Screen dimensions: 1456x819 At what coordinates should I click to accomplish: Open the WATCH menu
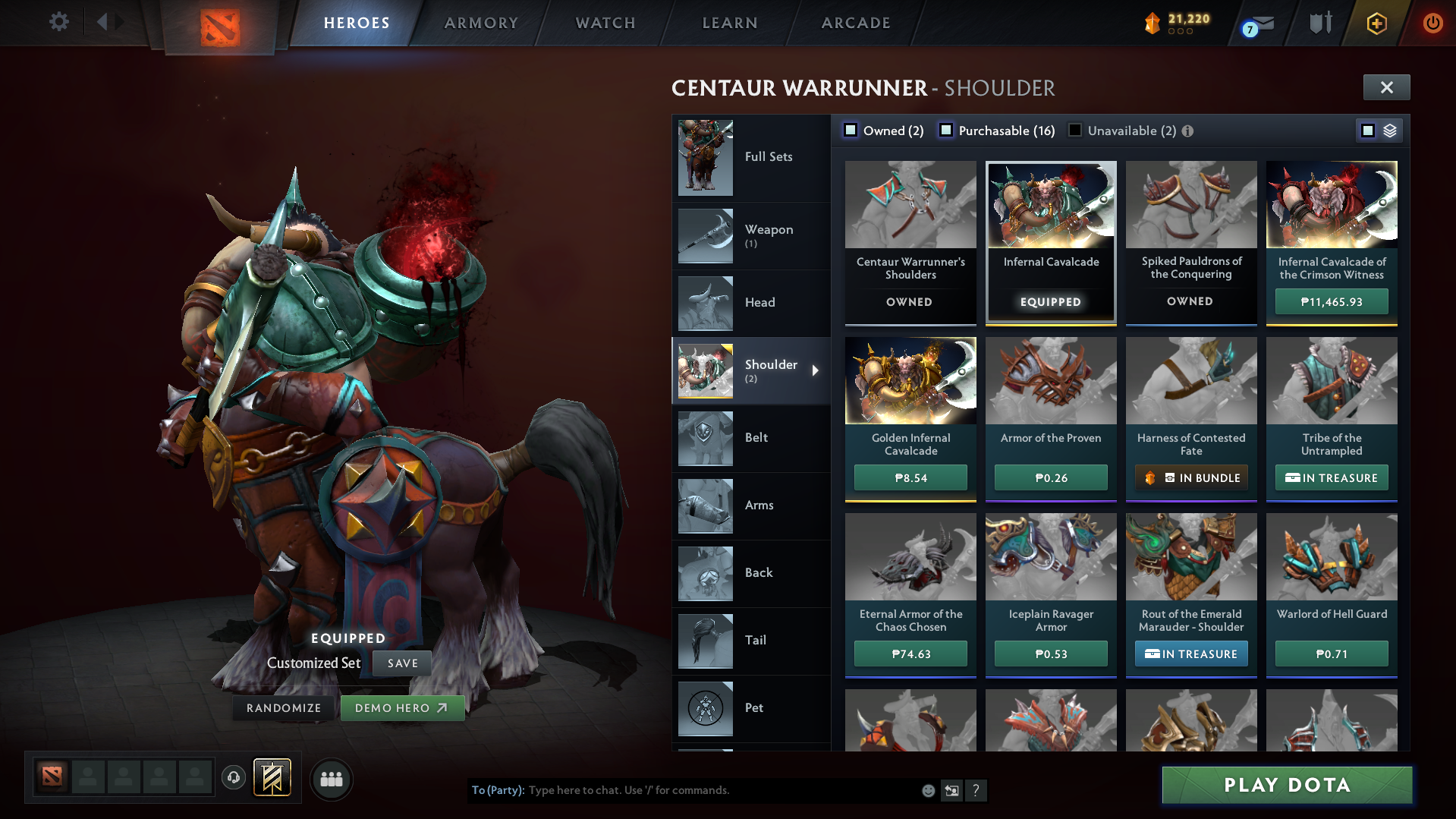[x=605, y=23]
